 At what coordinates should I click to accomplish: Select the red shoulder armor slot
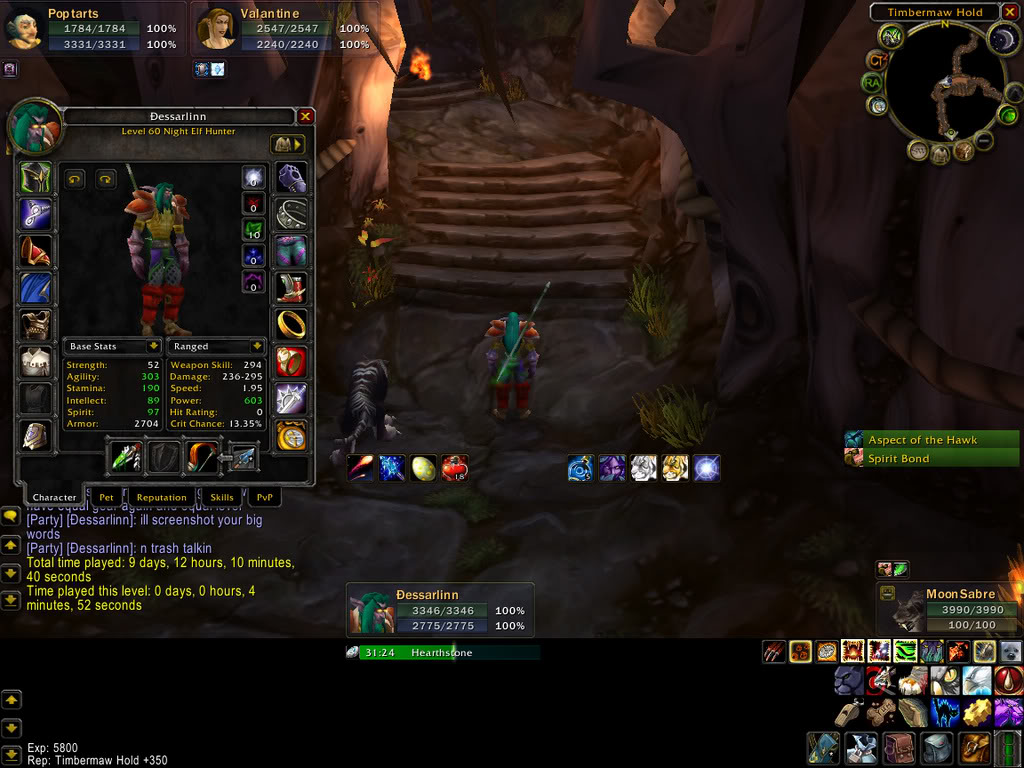point(35,251)
